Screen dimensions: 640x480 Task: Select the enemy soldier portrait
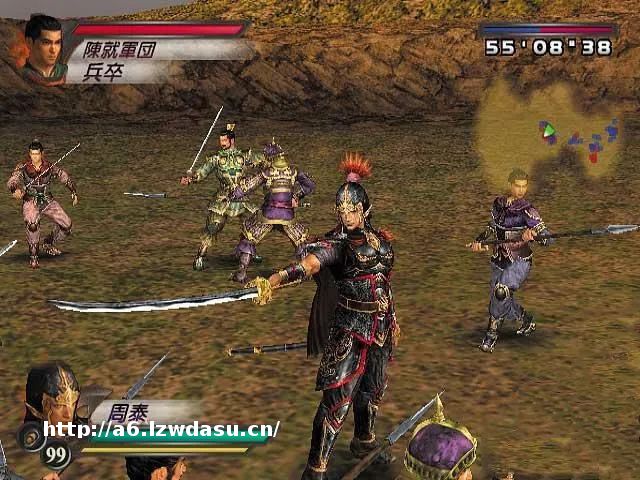[42, 47]
